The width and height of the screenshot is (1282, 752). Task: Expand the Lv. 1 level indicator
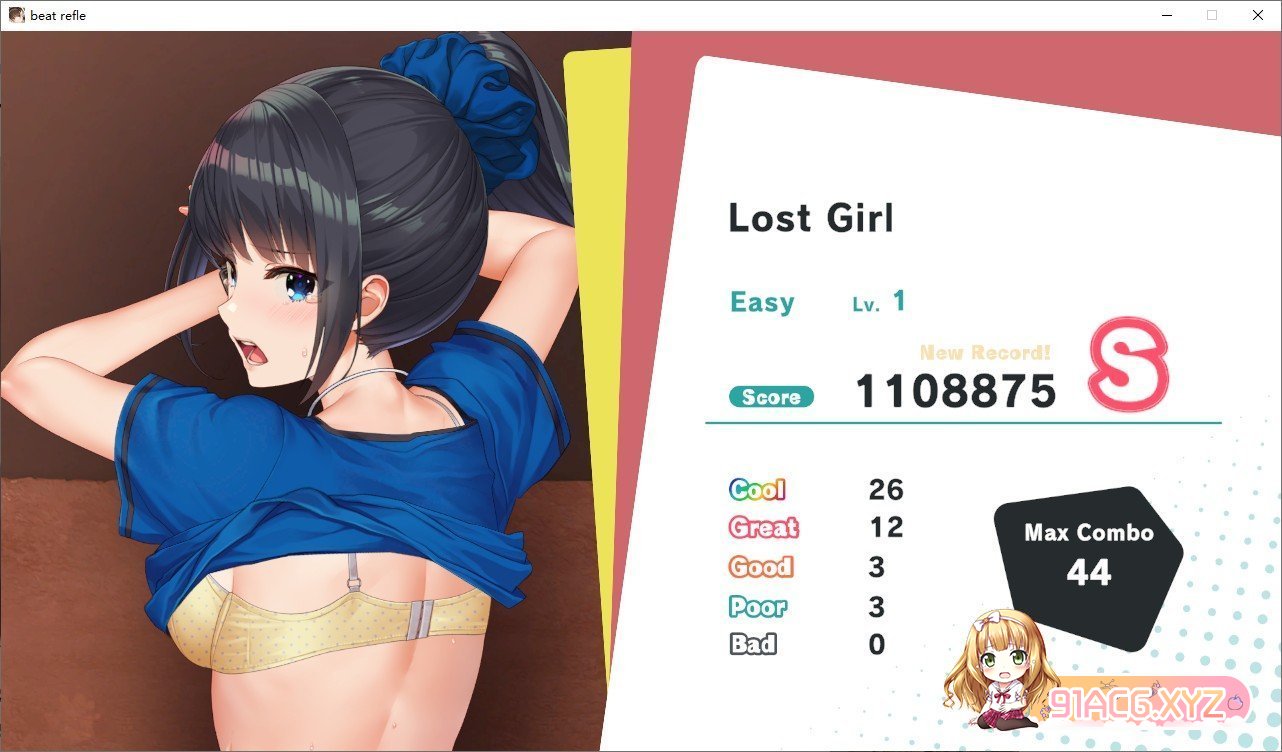coord(879,300)
